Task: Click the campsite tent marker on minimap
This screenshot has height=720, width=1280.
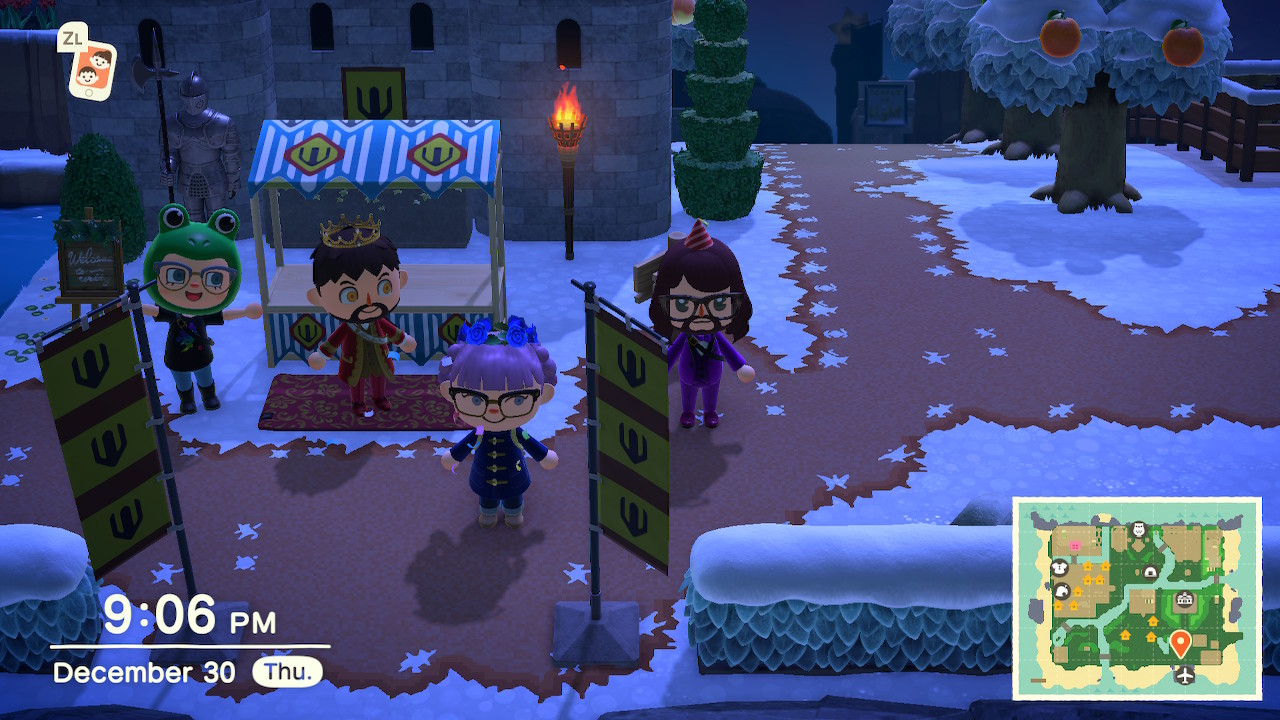Action: (x=1151, y=572)
